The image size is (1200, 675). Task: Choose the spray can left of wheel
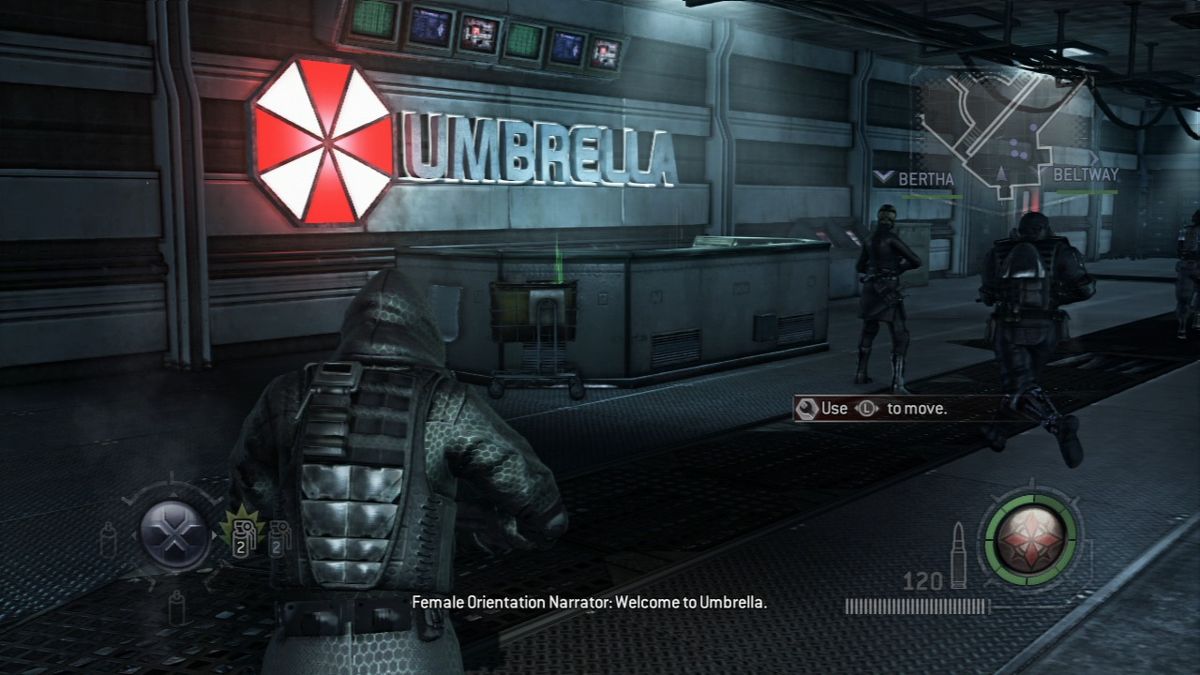(107, 541)
